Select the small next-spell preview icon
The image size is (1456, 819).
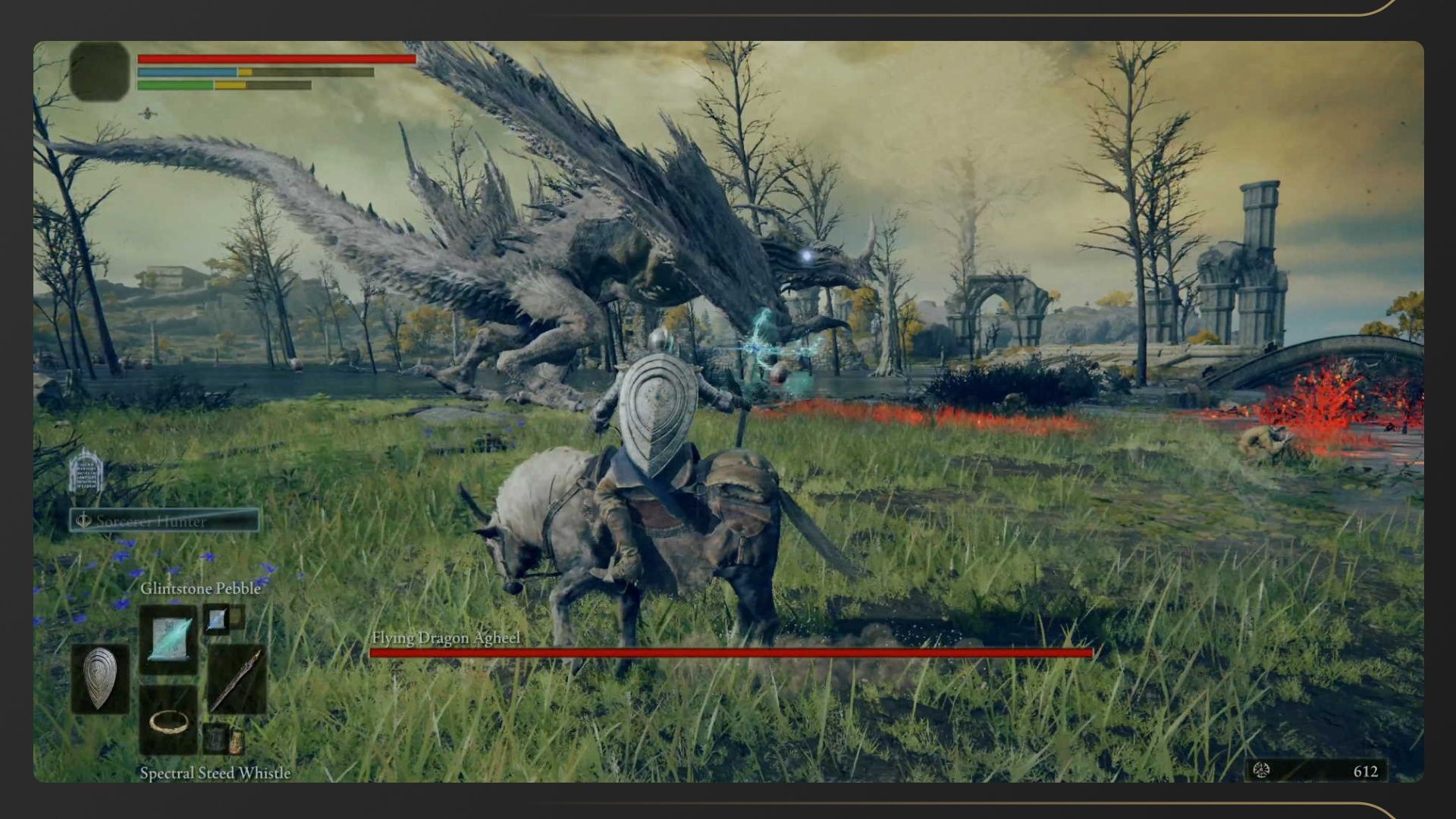(x=217, y=620)
